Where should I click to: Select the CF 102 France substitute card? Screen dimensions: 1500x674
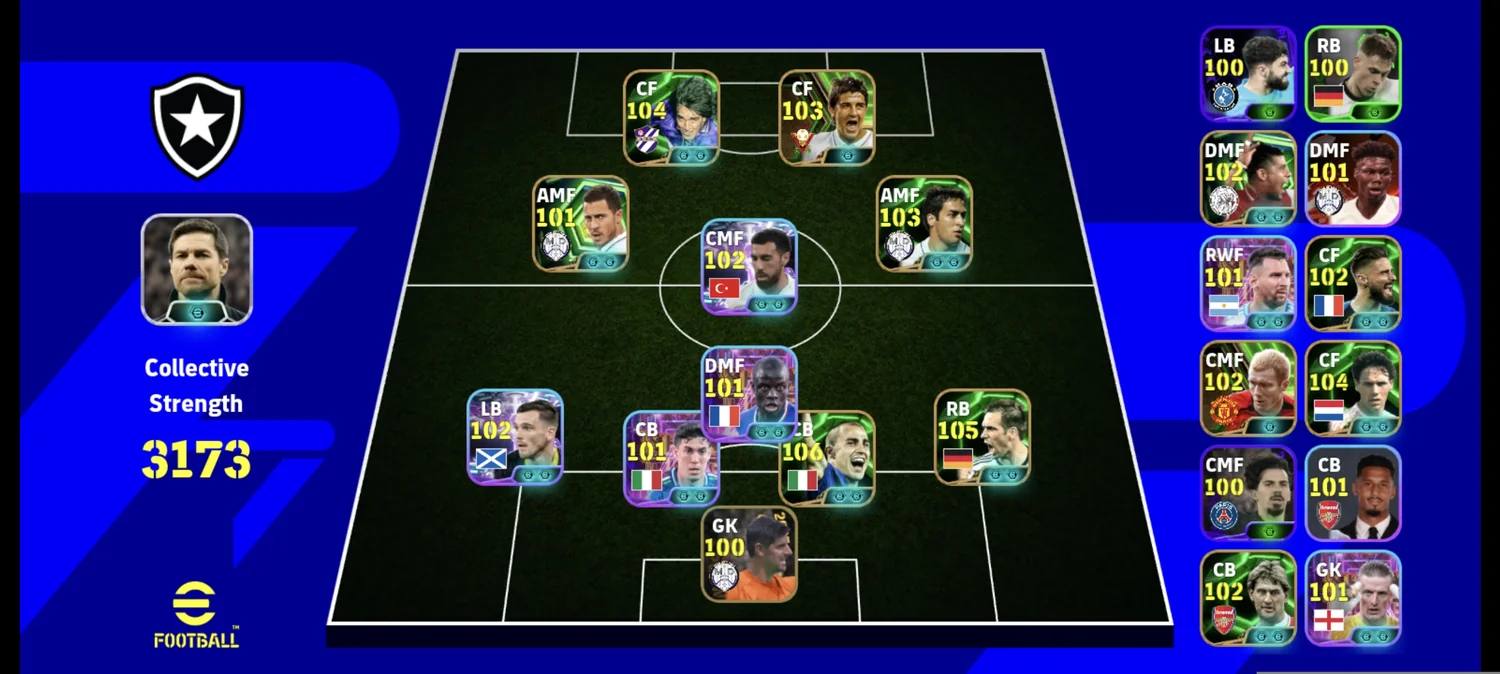click(x=1353, y=284)
